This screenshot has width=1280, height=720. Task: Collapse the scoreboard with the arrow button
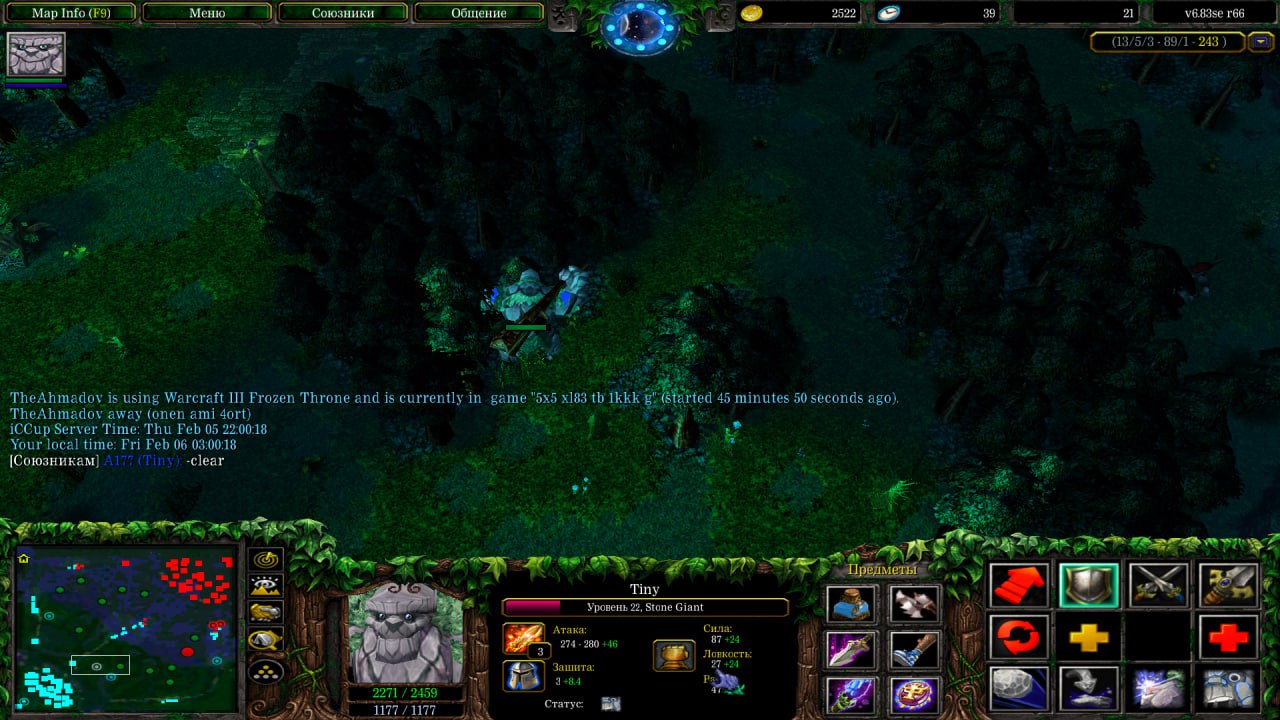(x=1263, y=42)
